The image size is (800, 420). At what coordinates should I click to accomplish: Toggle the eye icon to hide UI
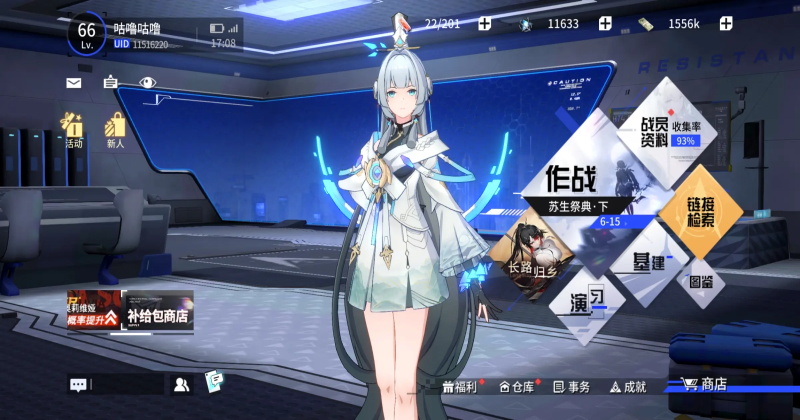click(x=148, y=83)
